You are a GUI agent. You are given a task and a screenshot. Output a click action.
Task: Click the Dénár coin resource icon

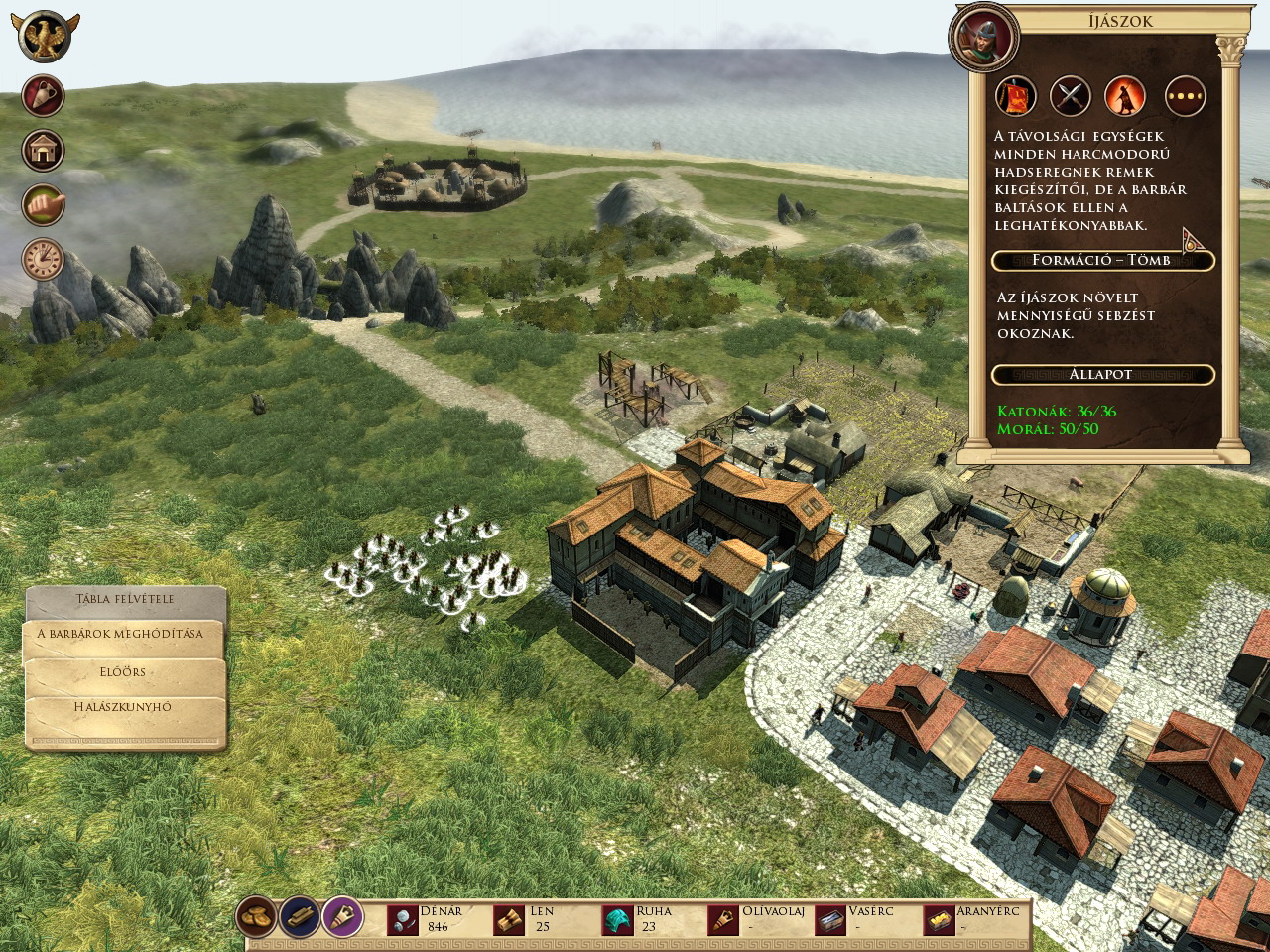[x=403, y=920]
